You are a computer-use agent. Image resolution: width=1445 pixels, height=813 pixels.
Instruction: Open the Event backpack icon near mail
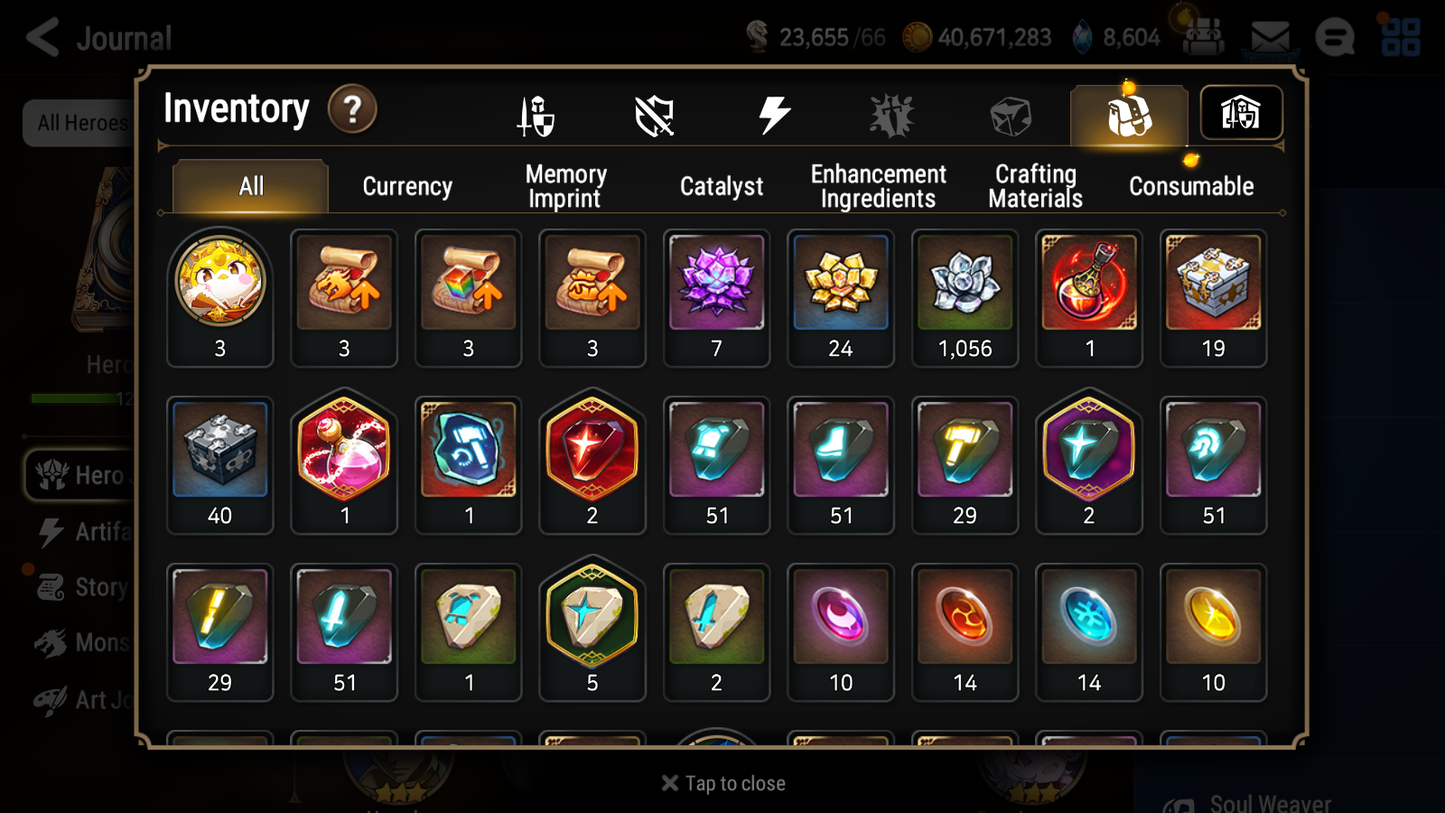pos(1203,37)
